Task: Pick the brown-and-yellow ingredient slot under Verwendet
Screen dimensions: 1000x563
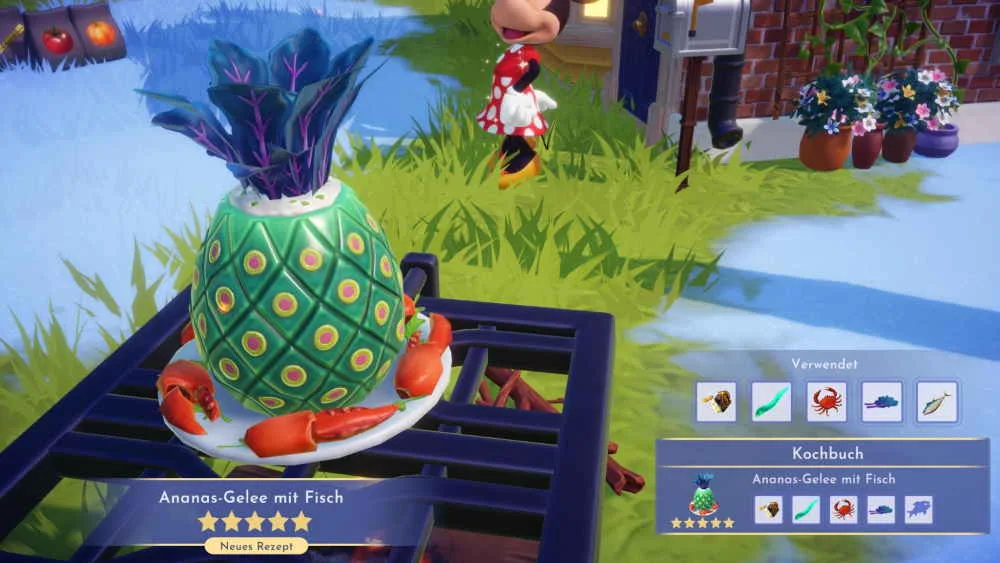Action: click(x=716, y=401)
